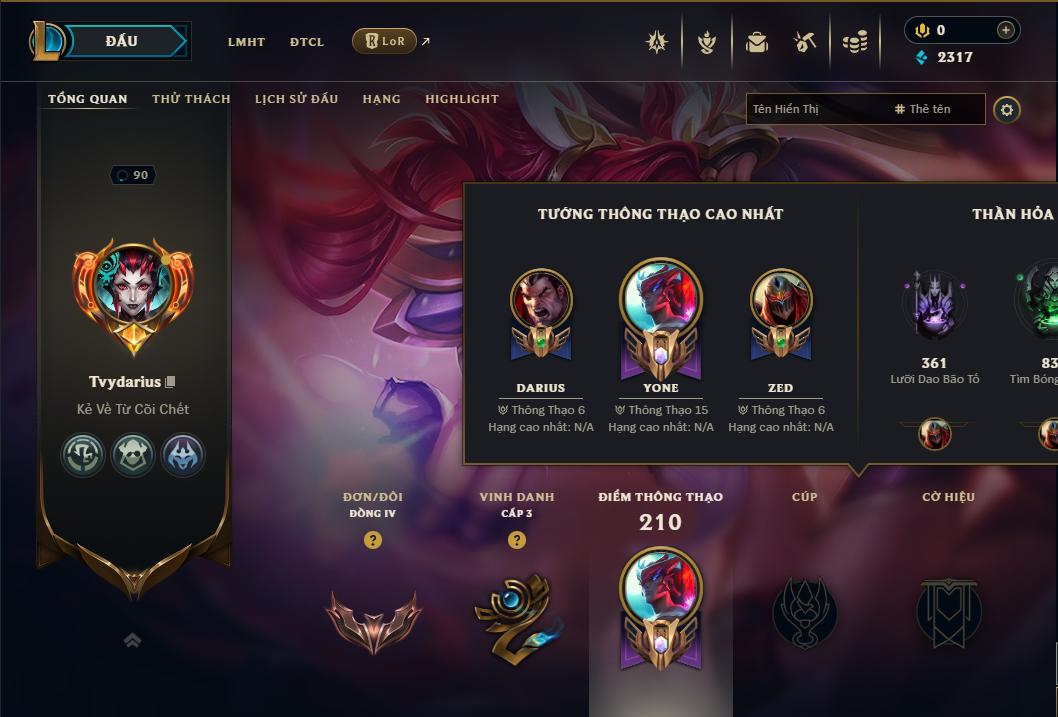Open the LMHT menu

coord(246,42)
